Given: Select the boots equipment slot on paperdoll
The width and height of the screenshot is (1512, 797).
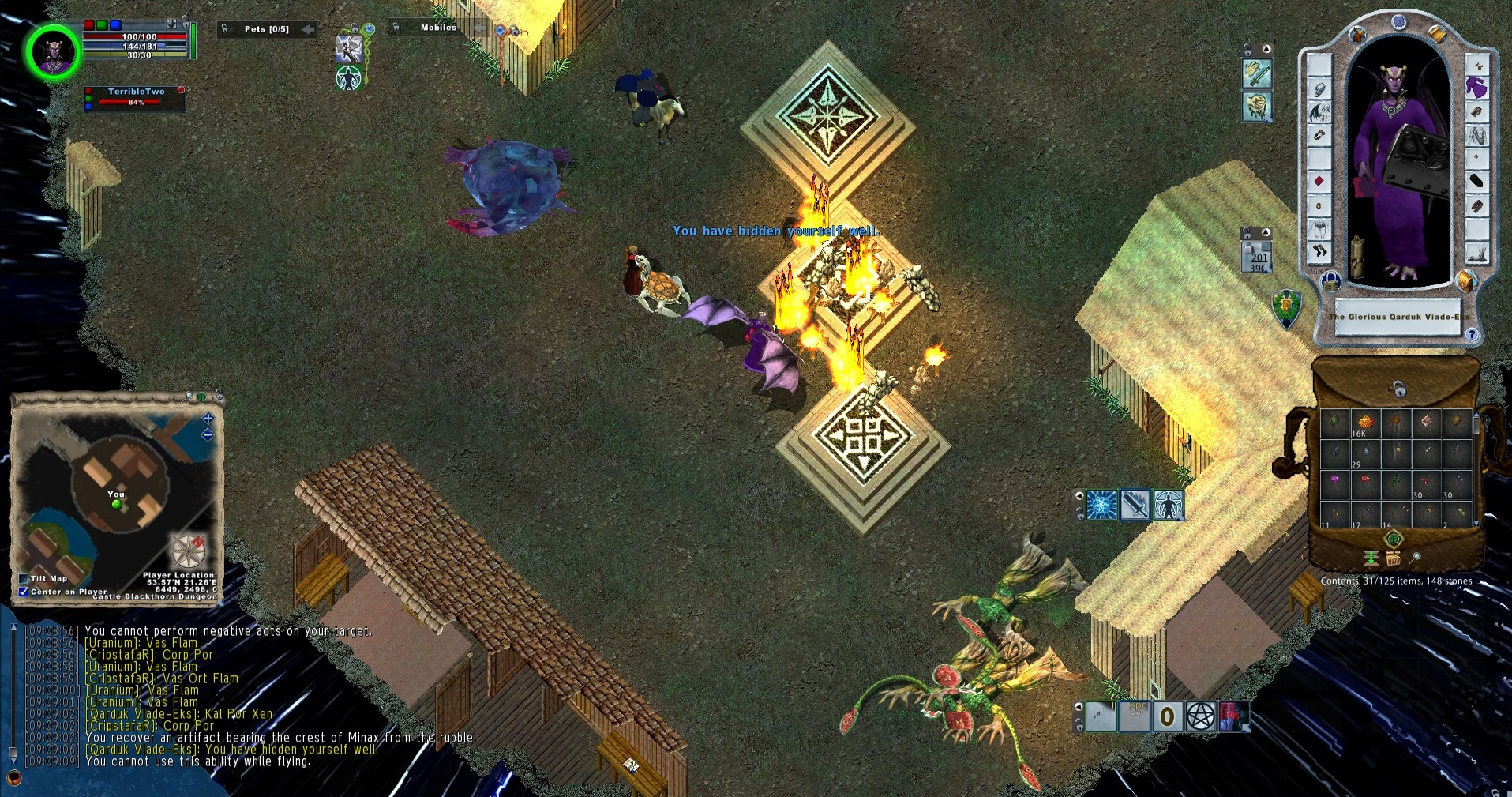Looking at the screenshot, I should click(1319, 252).
